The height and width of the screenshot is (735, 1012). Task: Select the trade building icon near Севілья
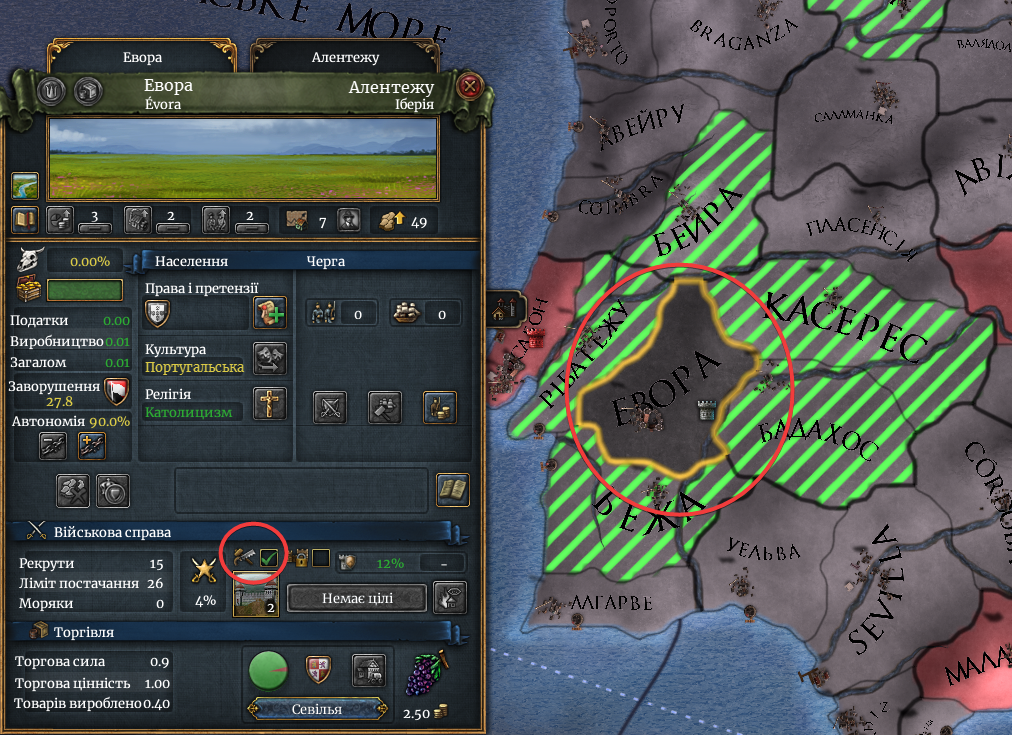[x=369, y=670]
